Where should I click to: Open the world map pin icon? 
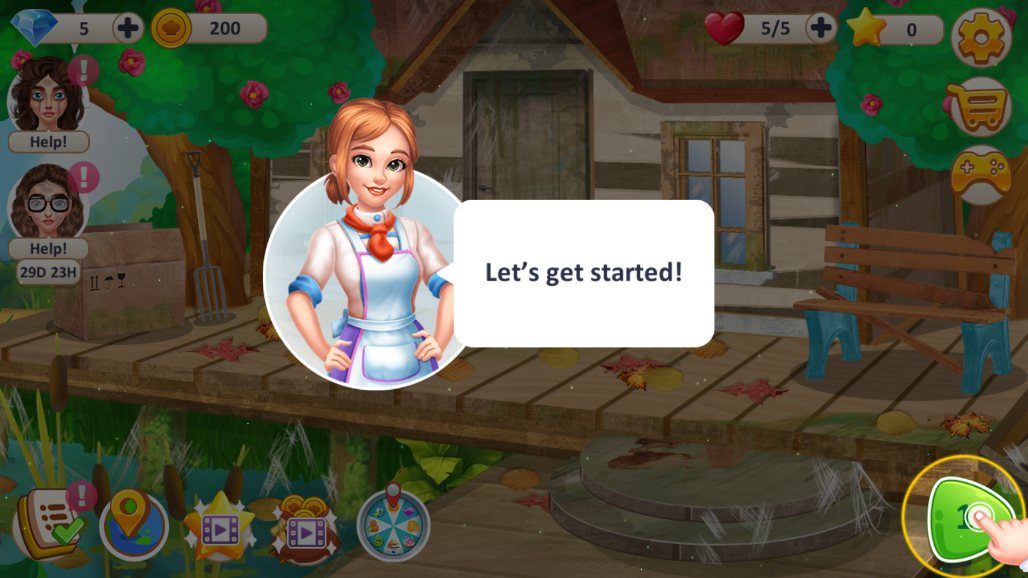(133, 523)
